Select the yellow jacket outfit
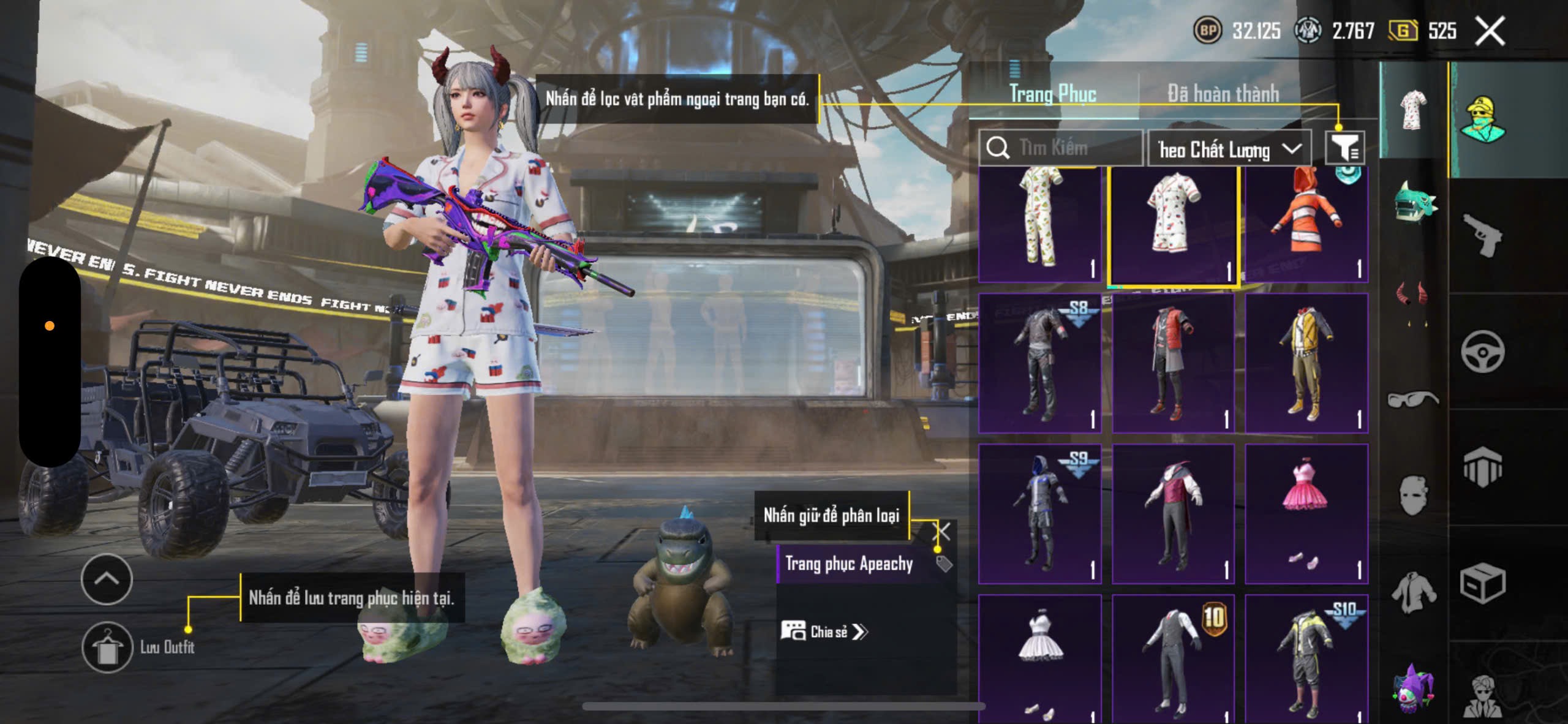 point(1306,363)
